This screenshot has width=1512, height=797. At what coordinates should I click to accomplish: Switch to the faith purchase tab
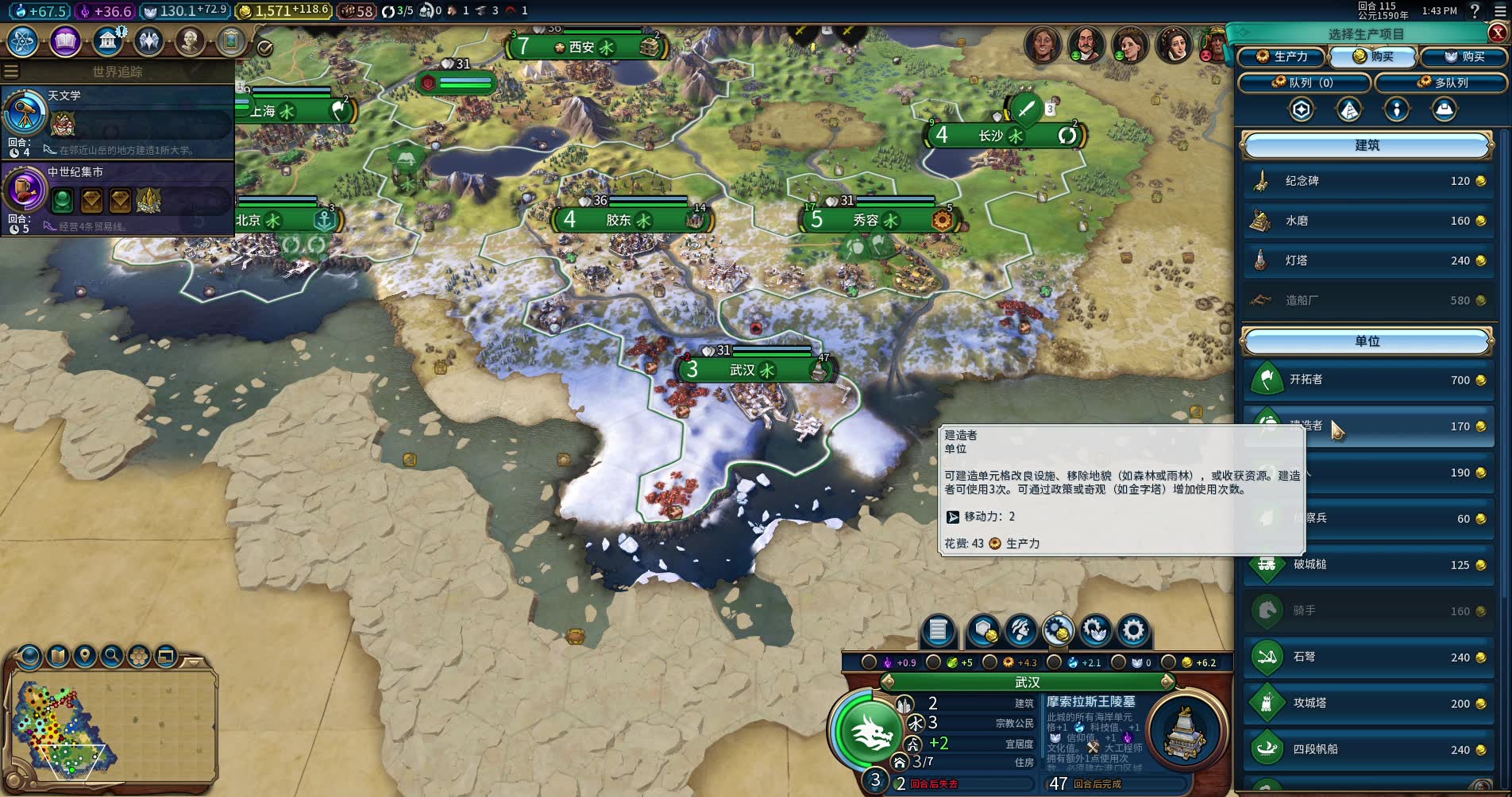[1463, 57]
